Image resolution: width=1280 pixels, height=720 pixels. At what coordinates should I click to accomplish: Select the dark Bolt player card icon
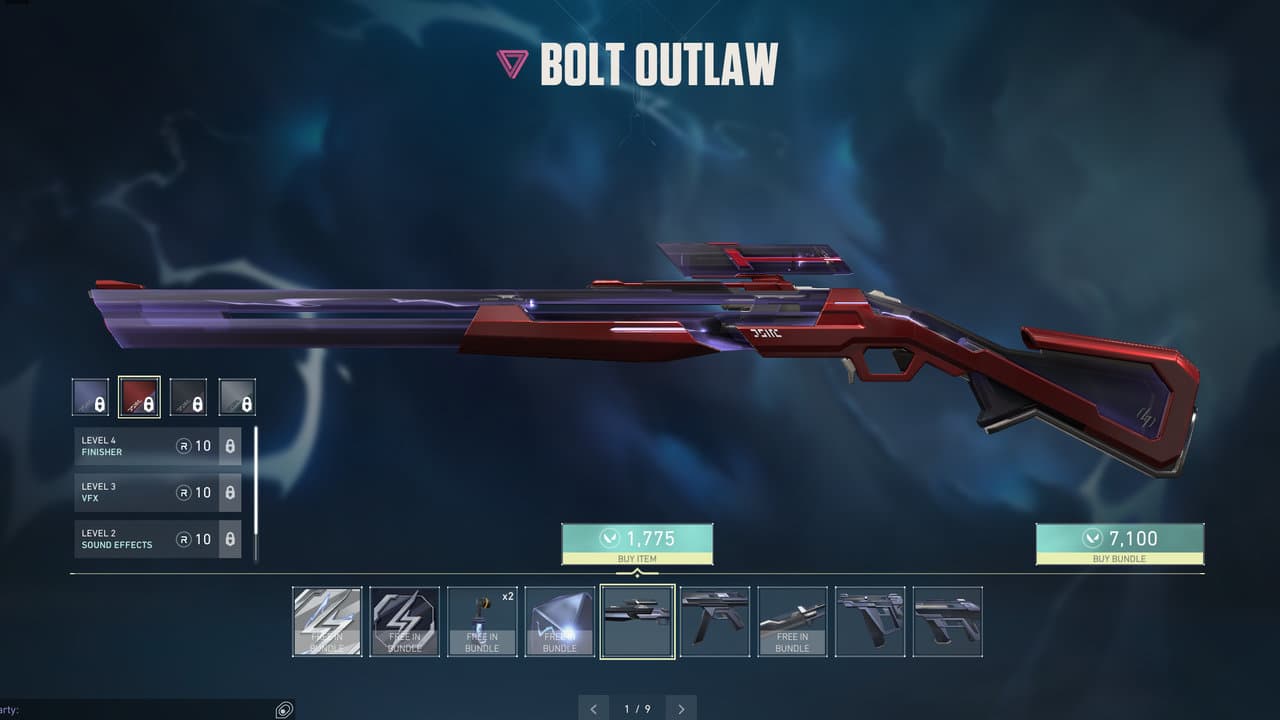(404, 620)
